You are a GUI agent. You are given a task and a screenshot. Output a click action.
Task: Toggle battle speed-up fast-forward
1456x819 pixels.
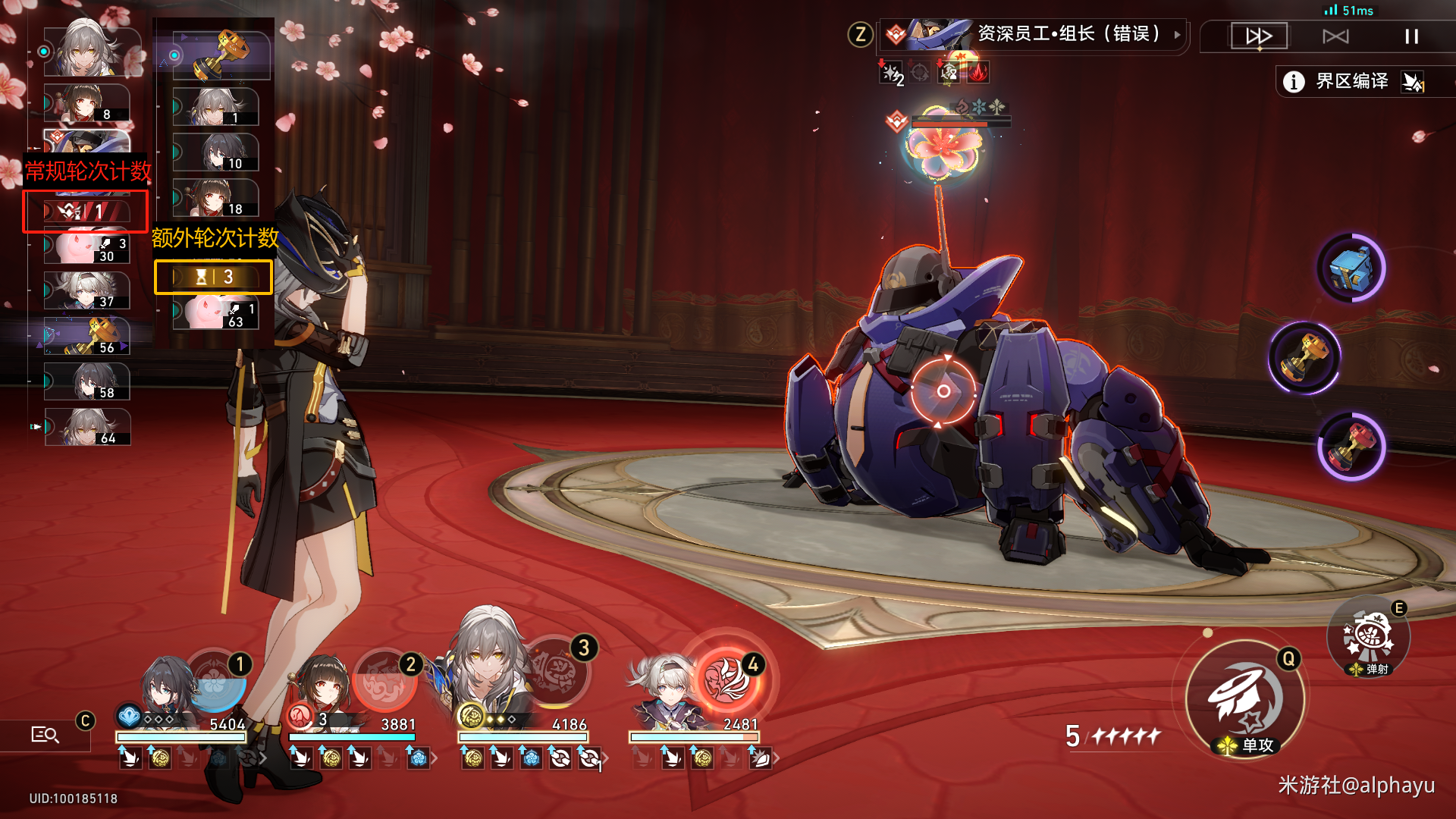point(1259,36)
